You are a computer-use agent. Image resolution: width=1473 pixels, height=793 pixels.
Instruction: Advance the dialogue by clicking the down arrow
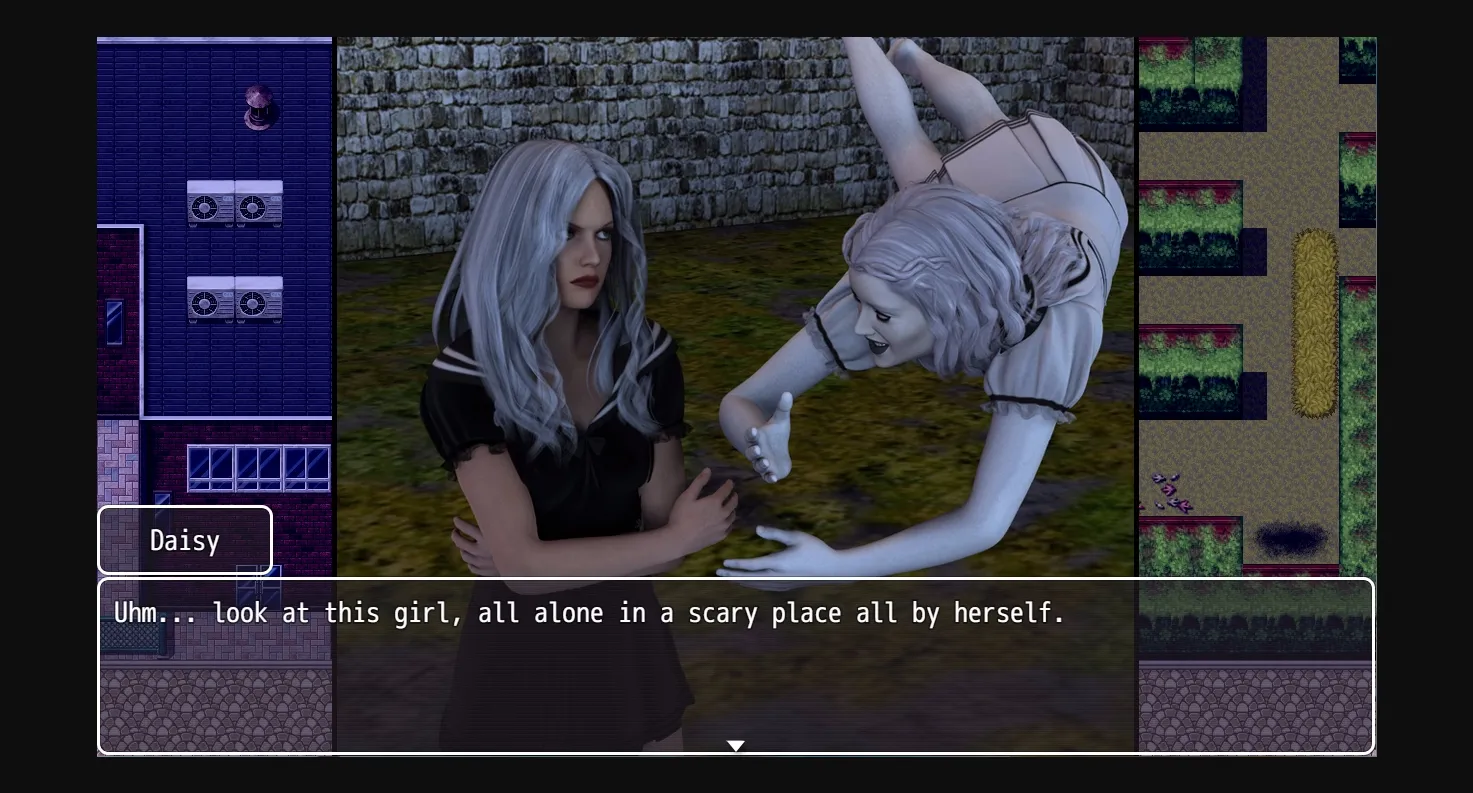735,745
